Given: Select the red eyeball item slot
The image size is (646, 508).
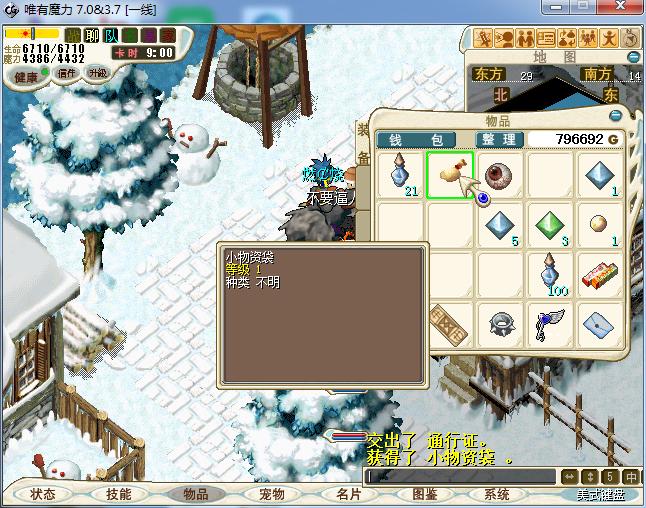Looking at the screenshot, I should pos(500,175).
